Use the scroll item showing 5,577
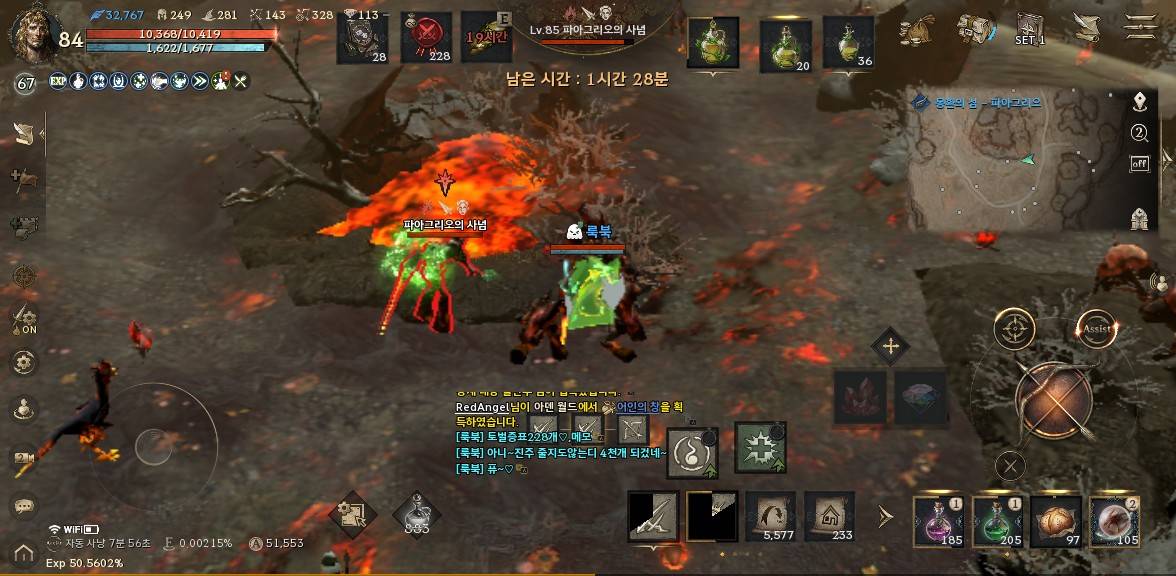This screenshot has width=1176, height=576. coord(771,516)
